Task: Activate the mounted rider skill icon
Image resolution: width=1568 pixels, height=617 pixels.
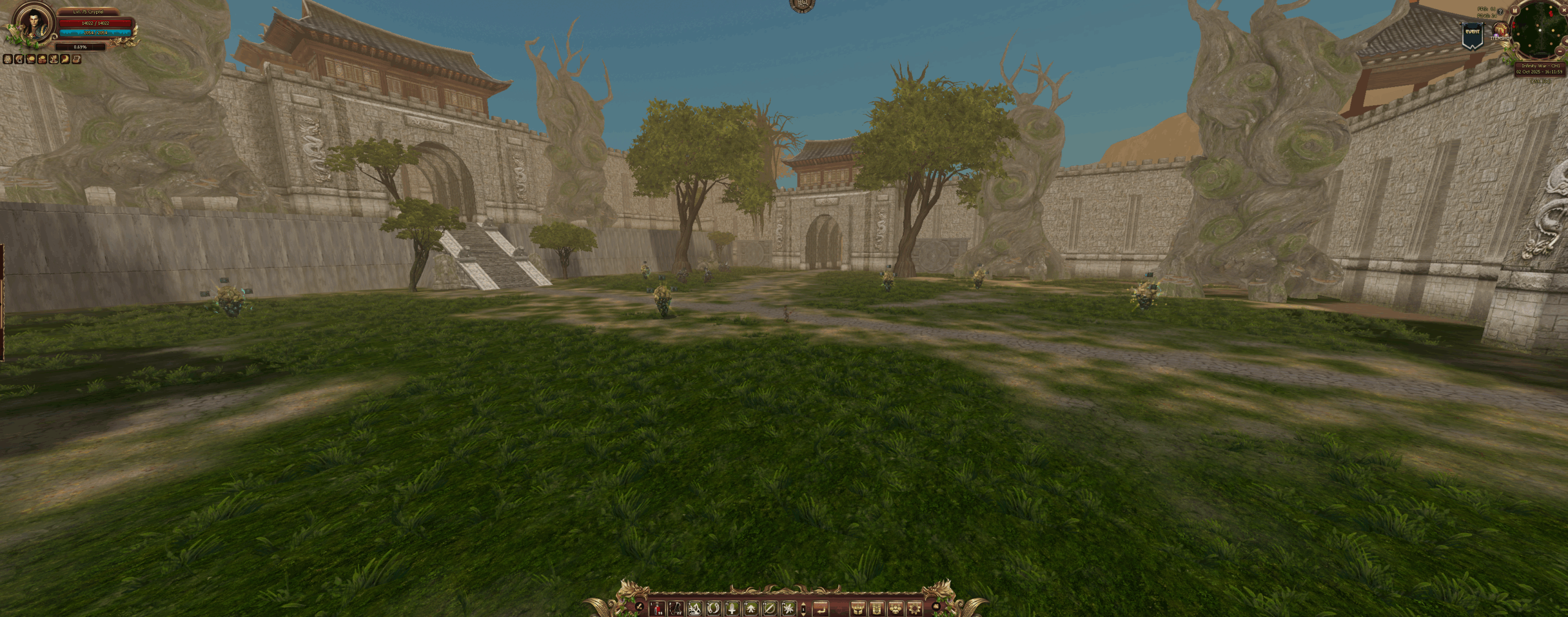Action: 695,608
